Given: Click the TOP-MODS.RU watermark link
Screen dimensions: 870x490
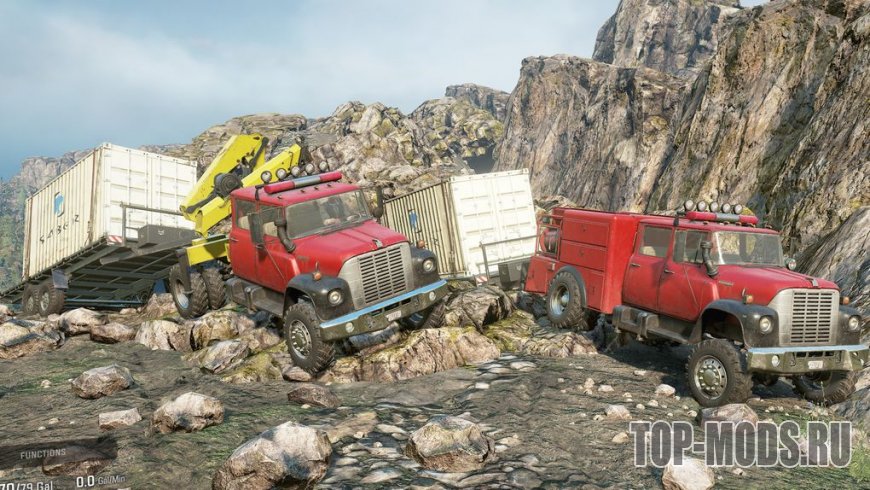Looking at the screenshot, I should click(x=740, y=444).
